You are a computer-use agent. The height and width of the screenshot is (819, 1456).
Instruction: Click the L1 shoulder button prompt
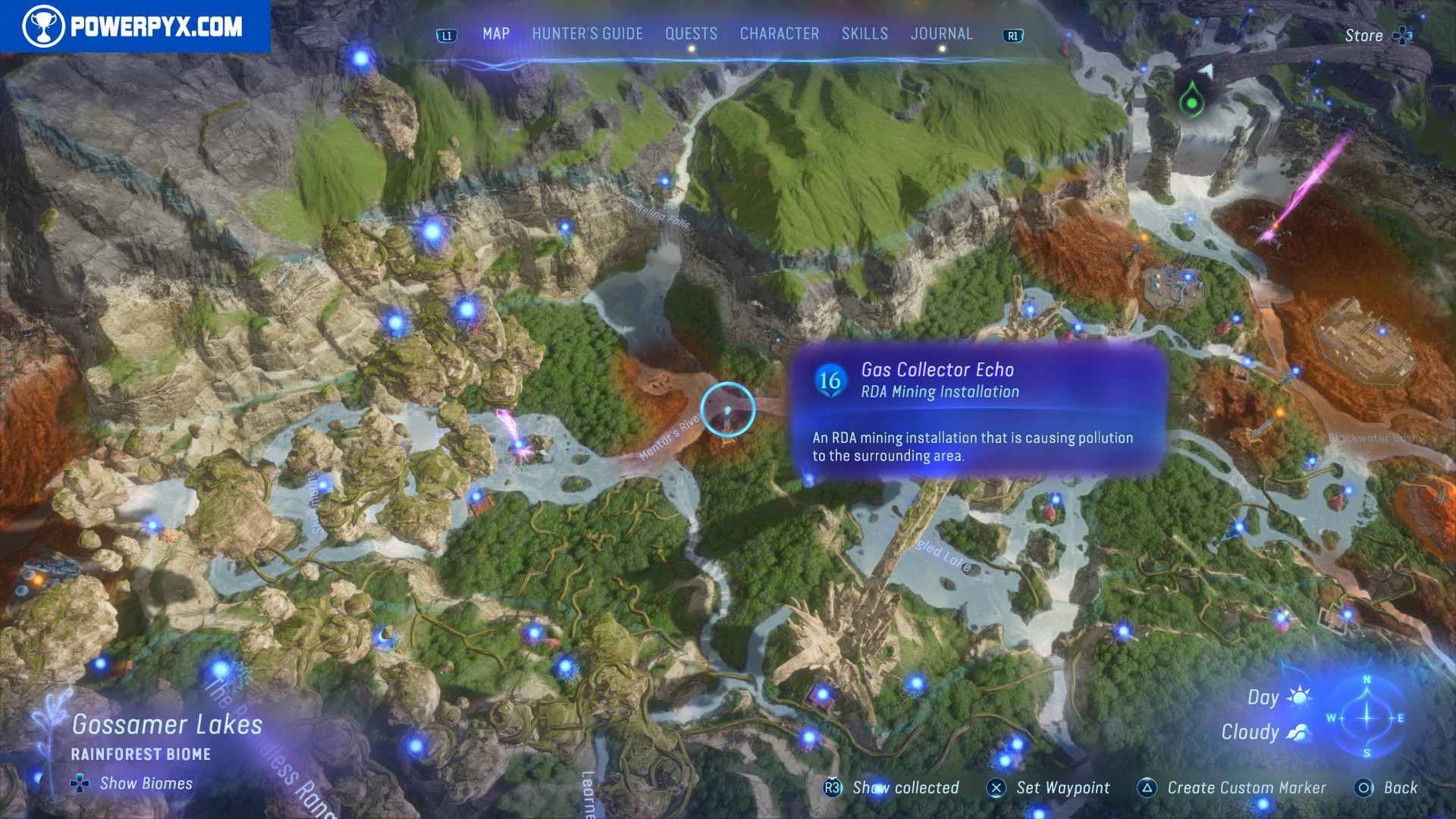pos(446,34)
